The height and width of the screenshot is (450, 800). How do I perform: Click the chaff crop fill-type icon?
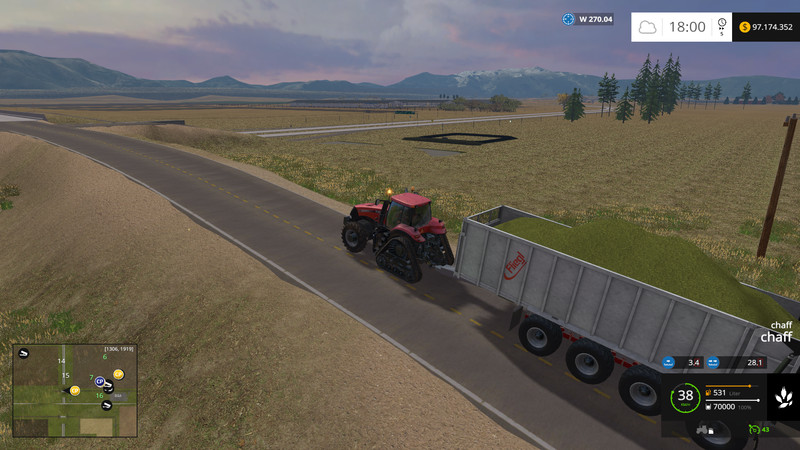pyautogui.click(x=783, y=398)
